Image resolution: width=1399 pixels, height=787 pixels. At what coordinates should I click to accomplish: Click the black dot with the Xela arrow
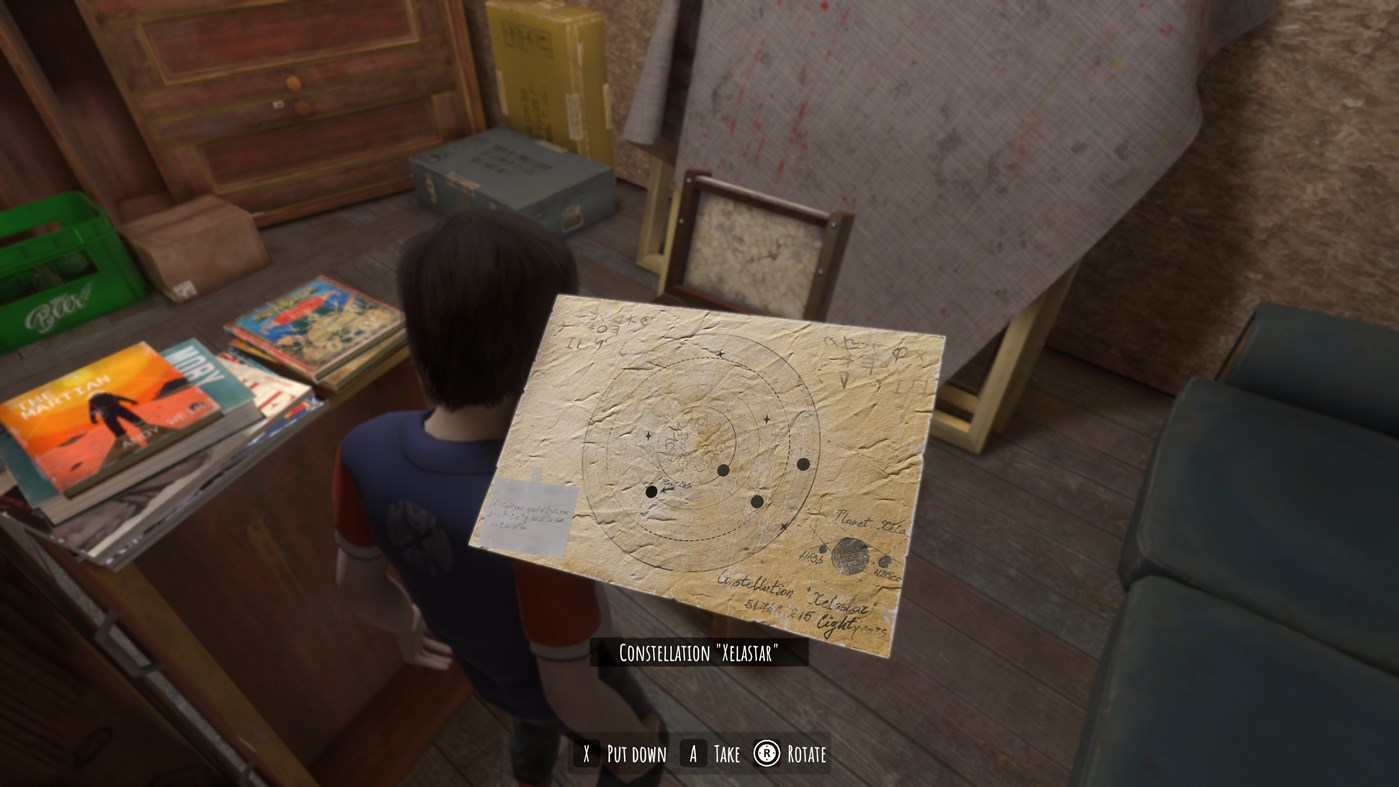pyautogui.click(x=651, y=491)
